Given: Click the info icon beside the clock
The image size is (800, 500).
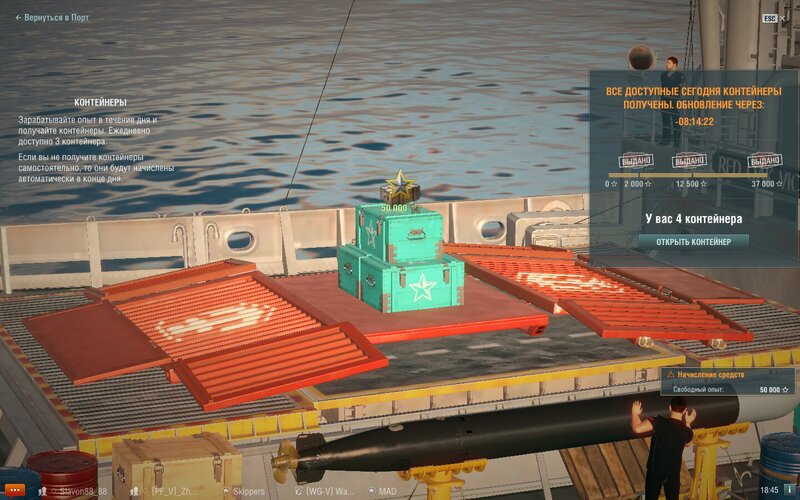Looking at the screenshot, I should (789, 490).
